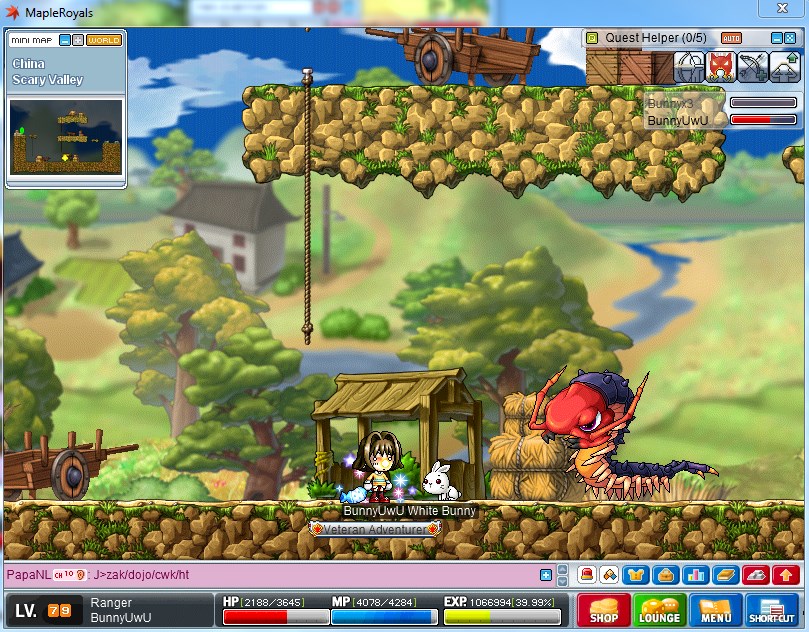Open the LOUNGE button
The height and width of the screenshot is (632, 809).
point(659,610)
